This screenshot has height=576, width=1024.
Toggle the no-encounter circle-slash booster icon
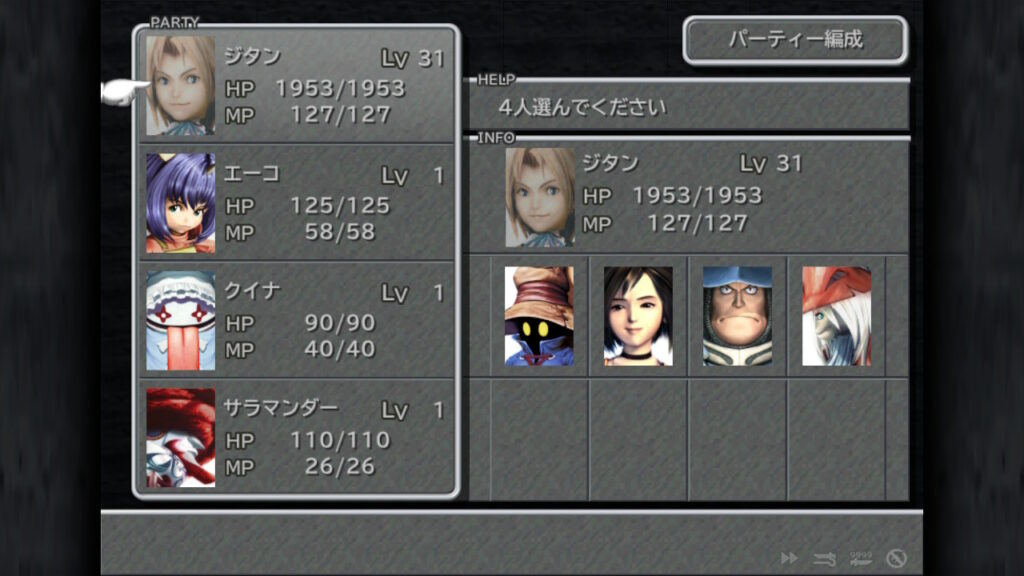896,558
